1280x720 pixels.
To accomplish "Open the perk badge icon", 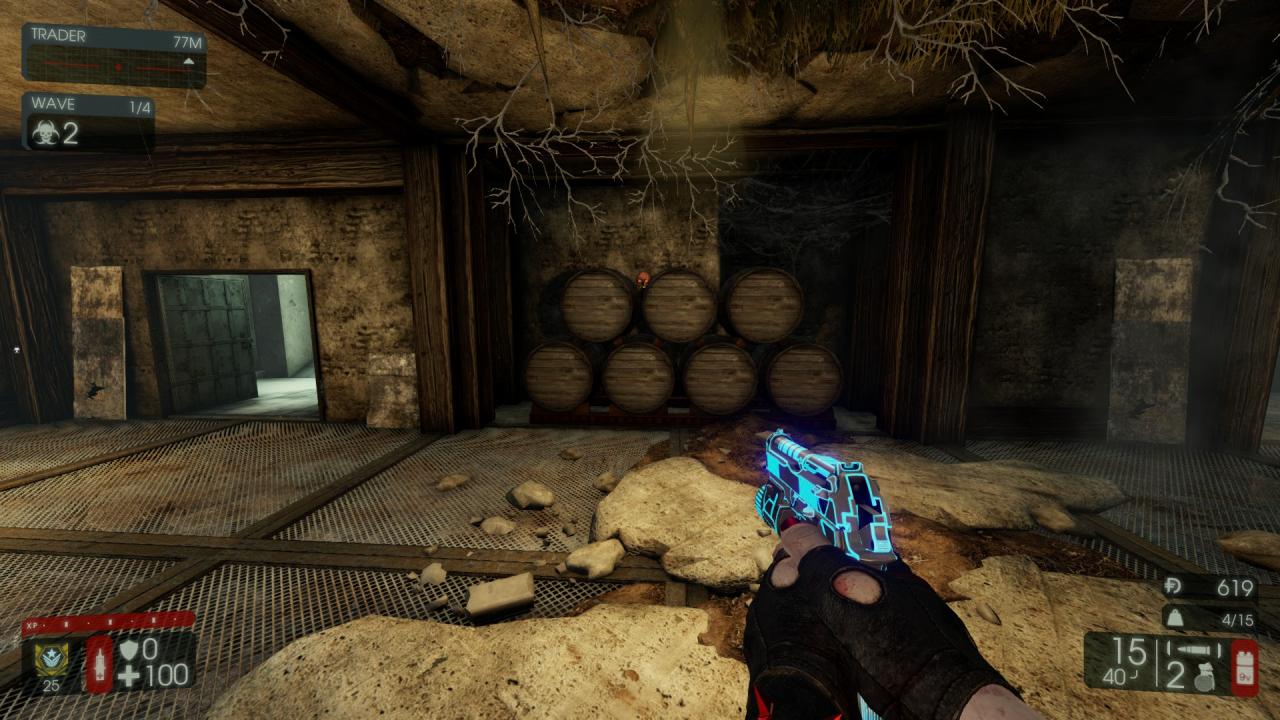I will (x=51, y=659).
